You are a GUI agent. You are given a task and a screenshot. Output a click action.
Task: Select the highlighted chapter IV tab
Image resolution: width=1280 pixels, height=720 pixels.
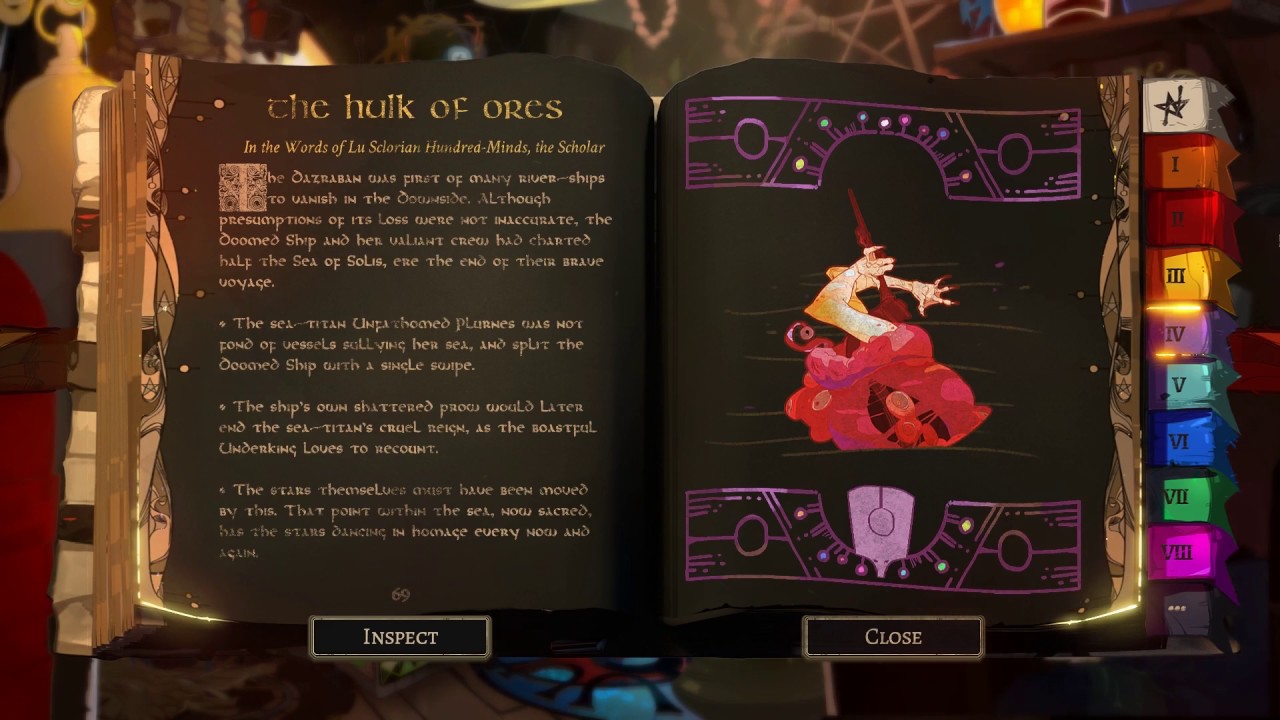coord(1178,332)
